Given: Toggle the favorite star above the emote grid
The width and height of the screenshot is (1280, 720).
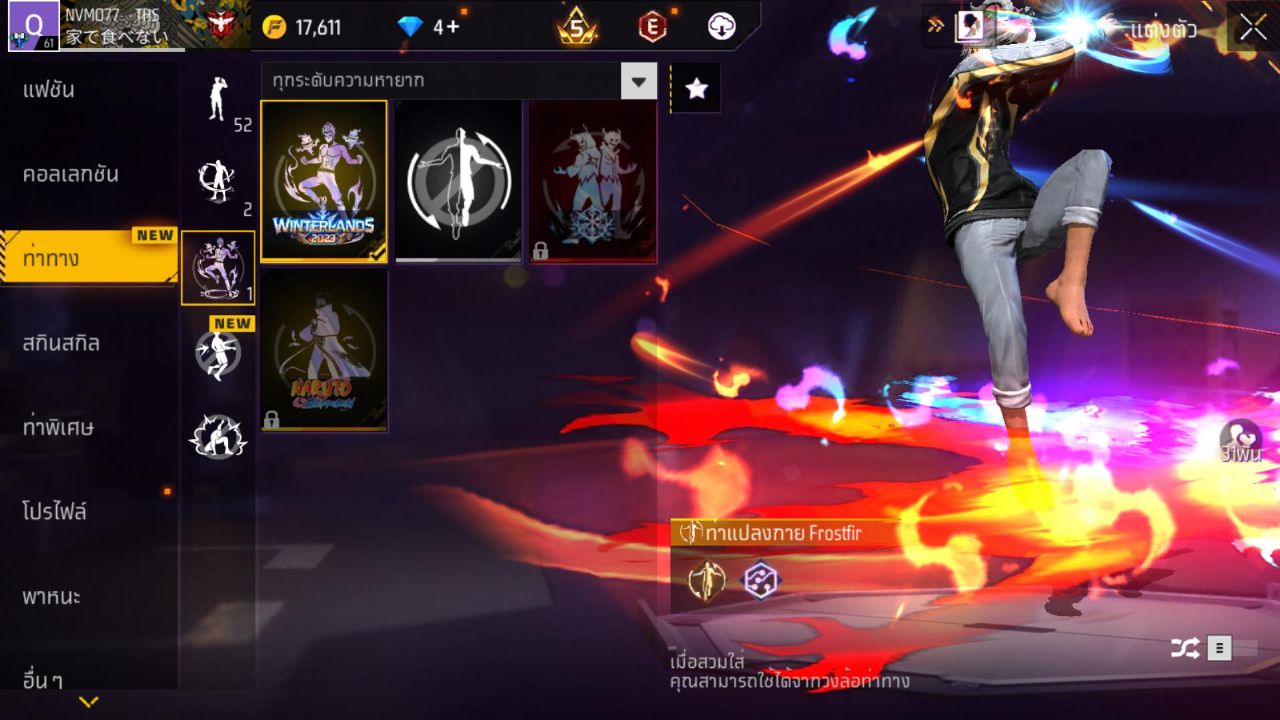Looking at the screenshot, I should pos(695,88).
